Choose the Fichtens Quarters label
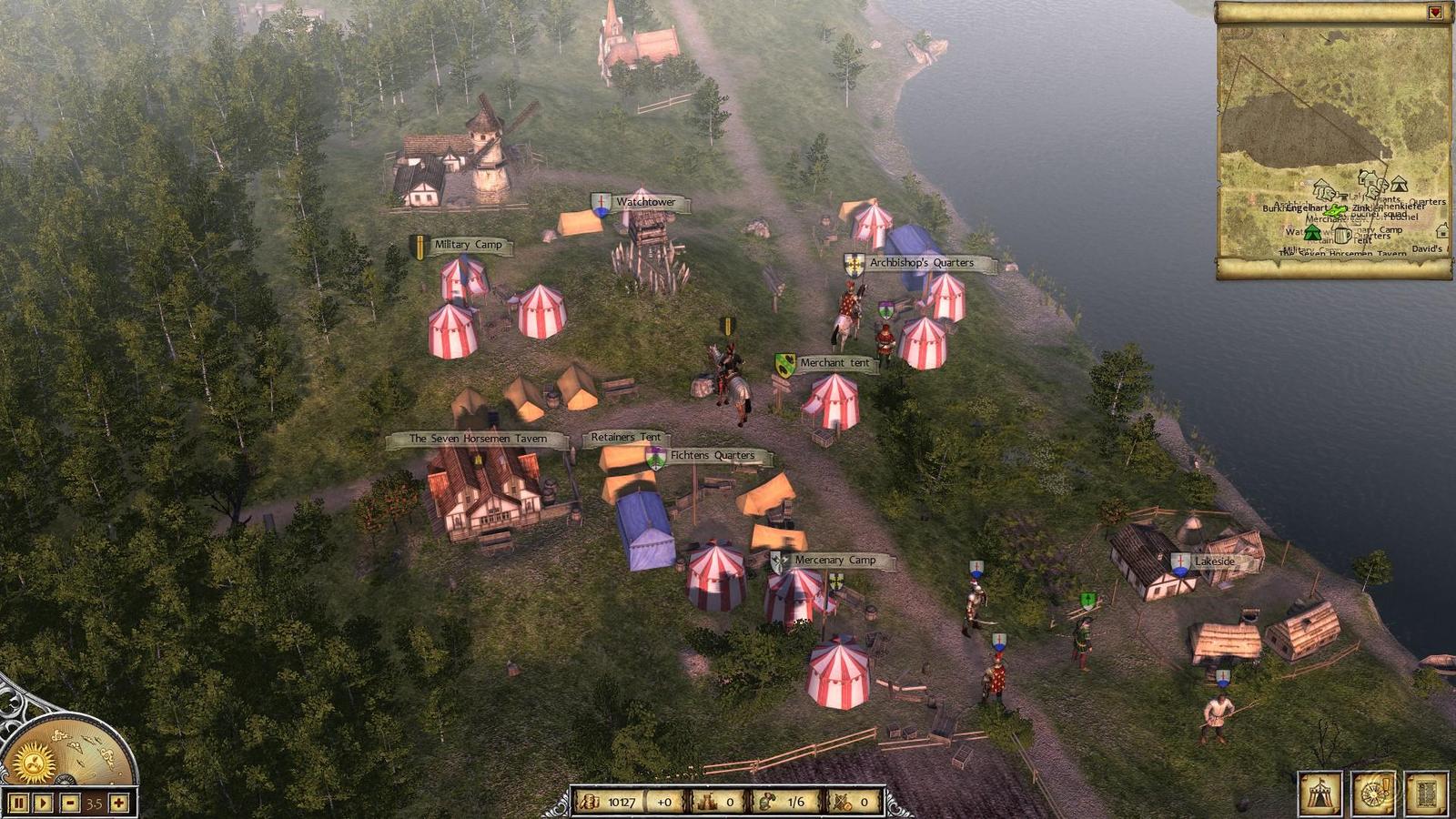This screenshot has height=819, width=1456. tap(712, 455)
